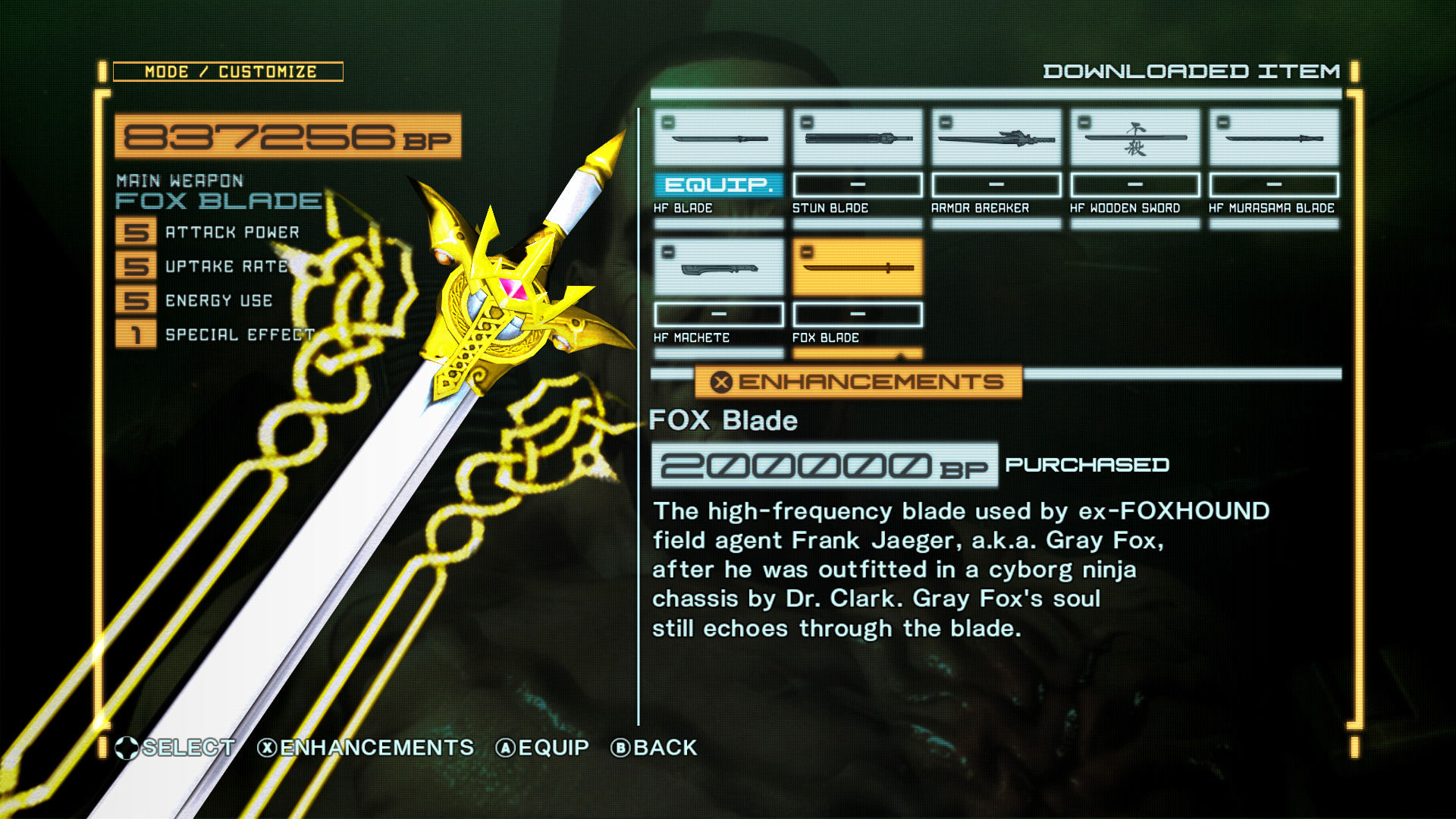Click the 200000 BP price field
The width and height of the screenshot is (1456, 819).
(x=823, y=465)
